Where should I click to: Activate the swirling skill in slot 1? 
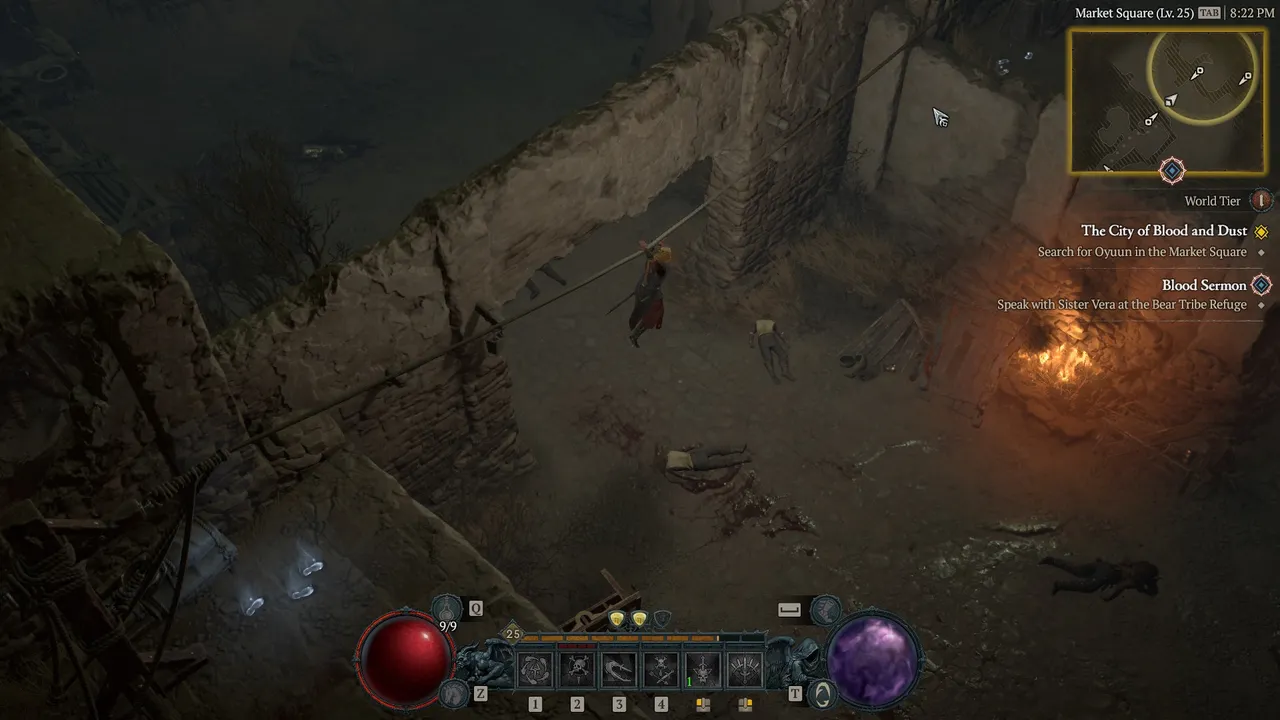535,669
